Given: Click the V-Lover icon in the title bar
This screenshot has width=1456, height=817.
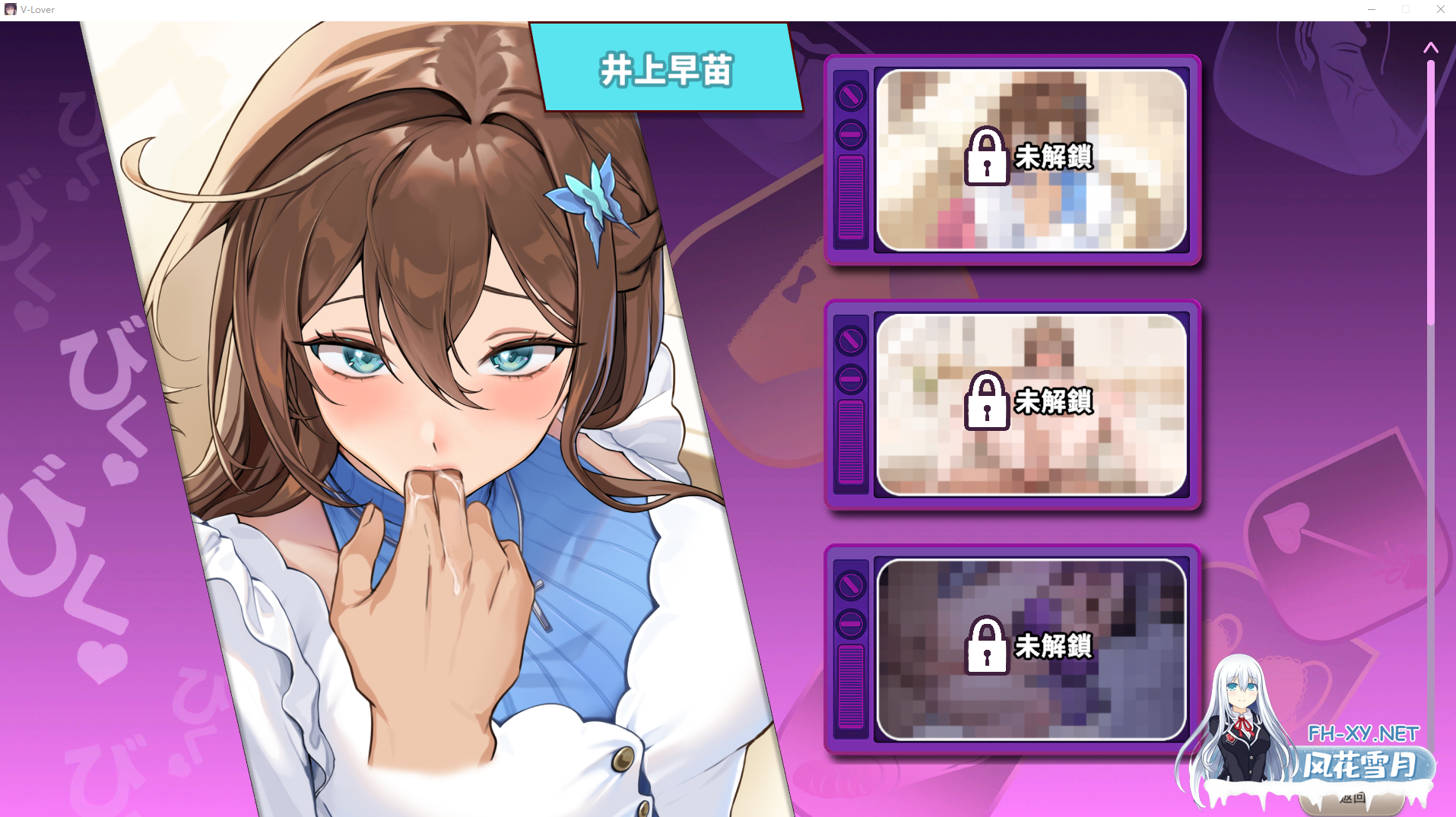Looking at the screenshot, I should coord(10,9).
